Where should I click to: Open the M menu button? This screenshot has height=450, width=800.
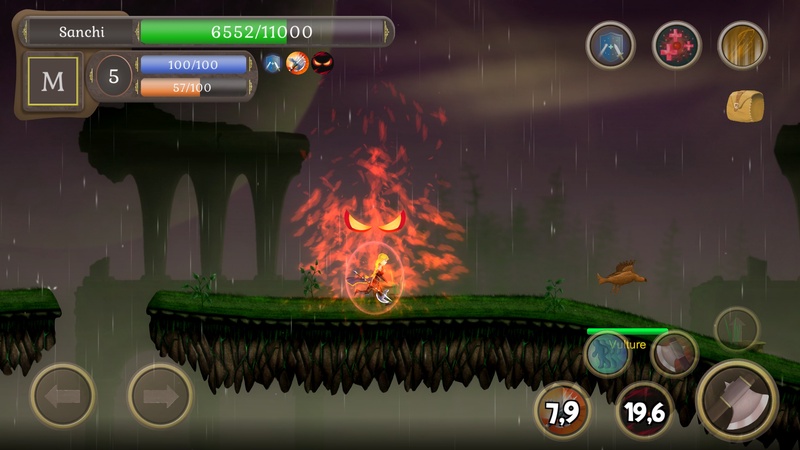[x=52, y=82]
